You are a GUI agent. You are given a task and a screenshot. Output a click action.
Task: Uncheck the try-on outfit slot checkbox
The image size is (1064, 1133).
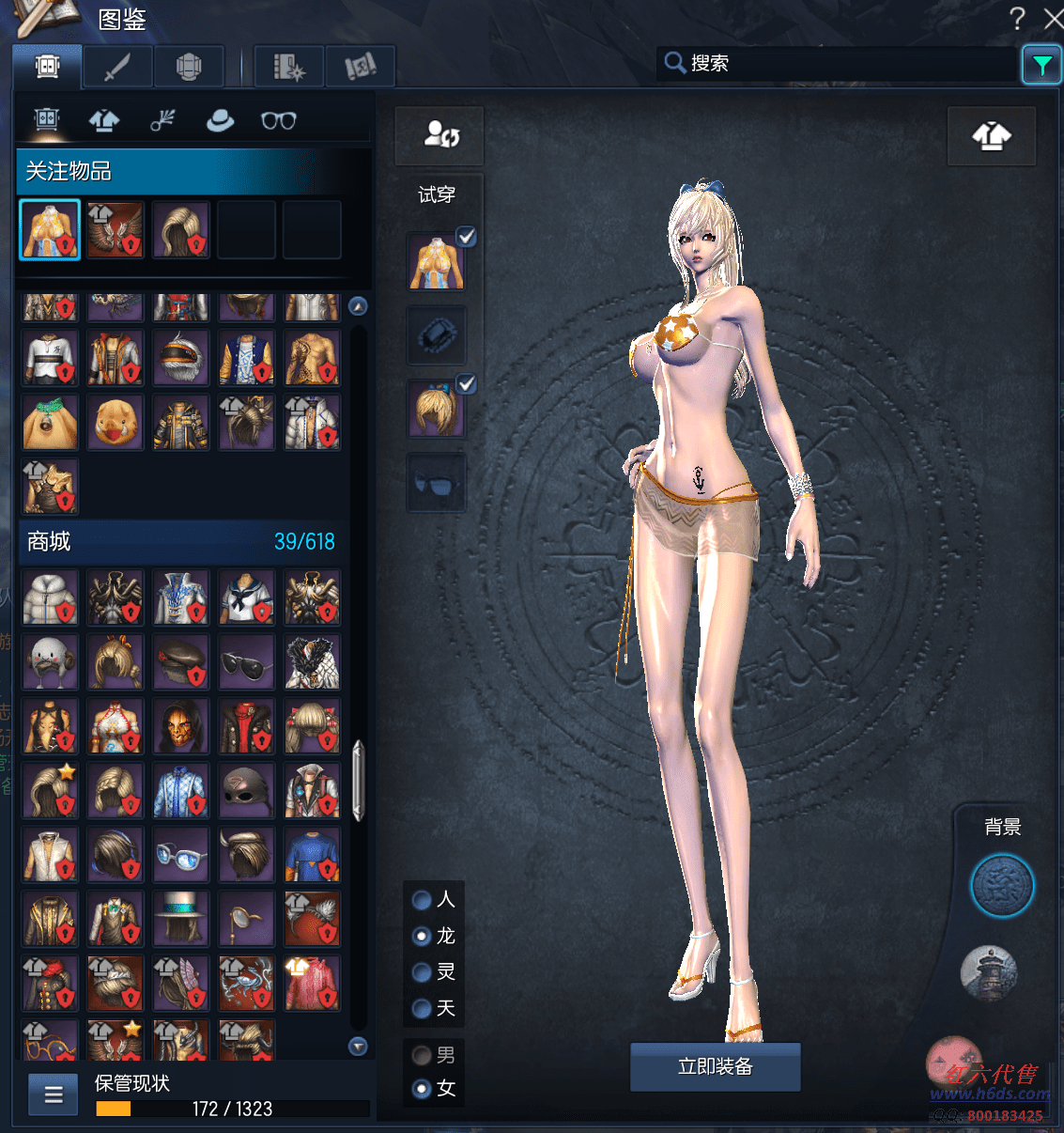coord(466,236)
